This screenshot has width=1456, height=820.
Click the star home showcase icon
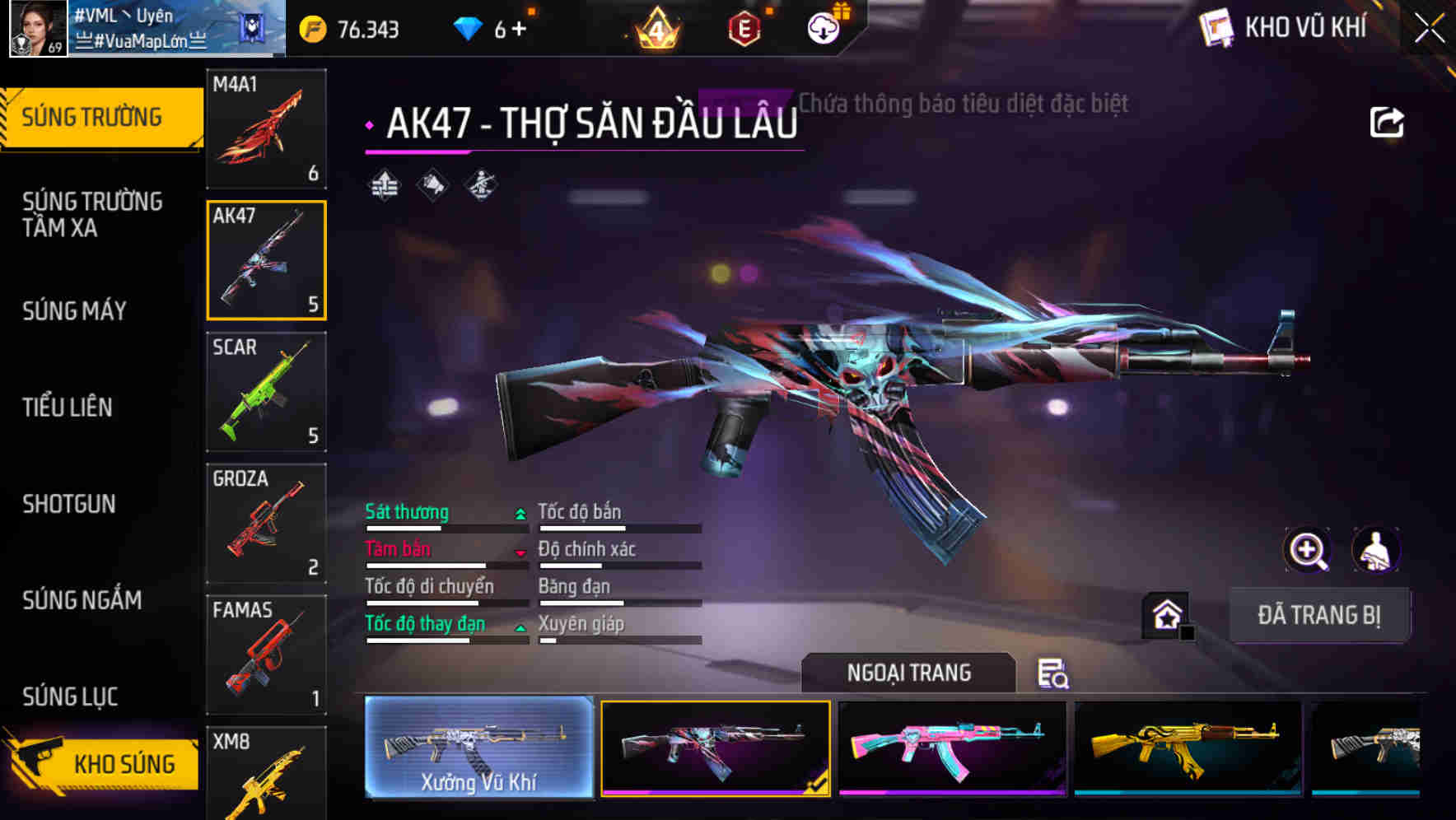point(1164,614)
